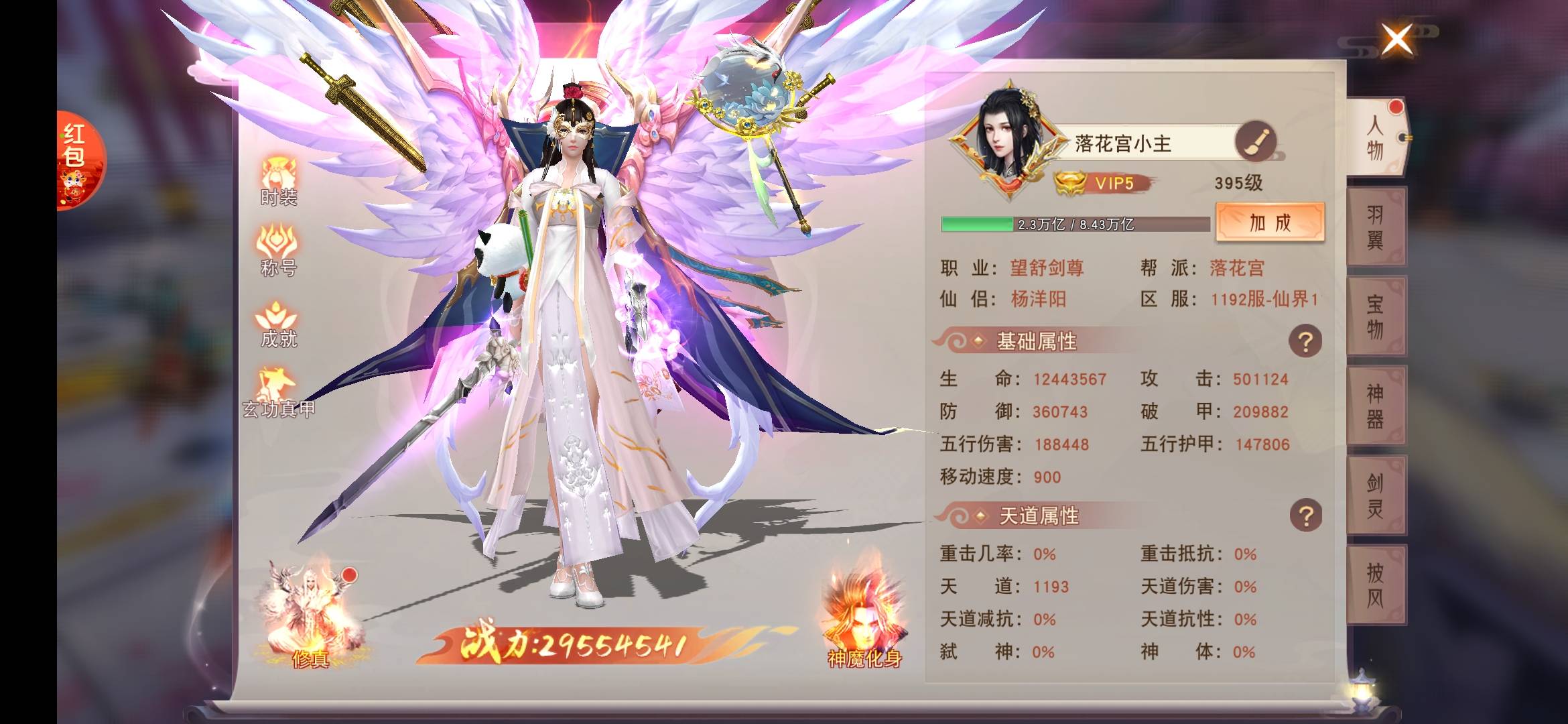Open the 称号 title menu
The height and width of the screenshot is (724, 1568).
pos(279,251)
